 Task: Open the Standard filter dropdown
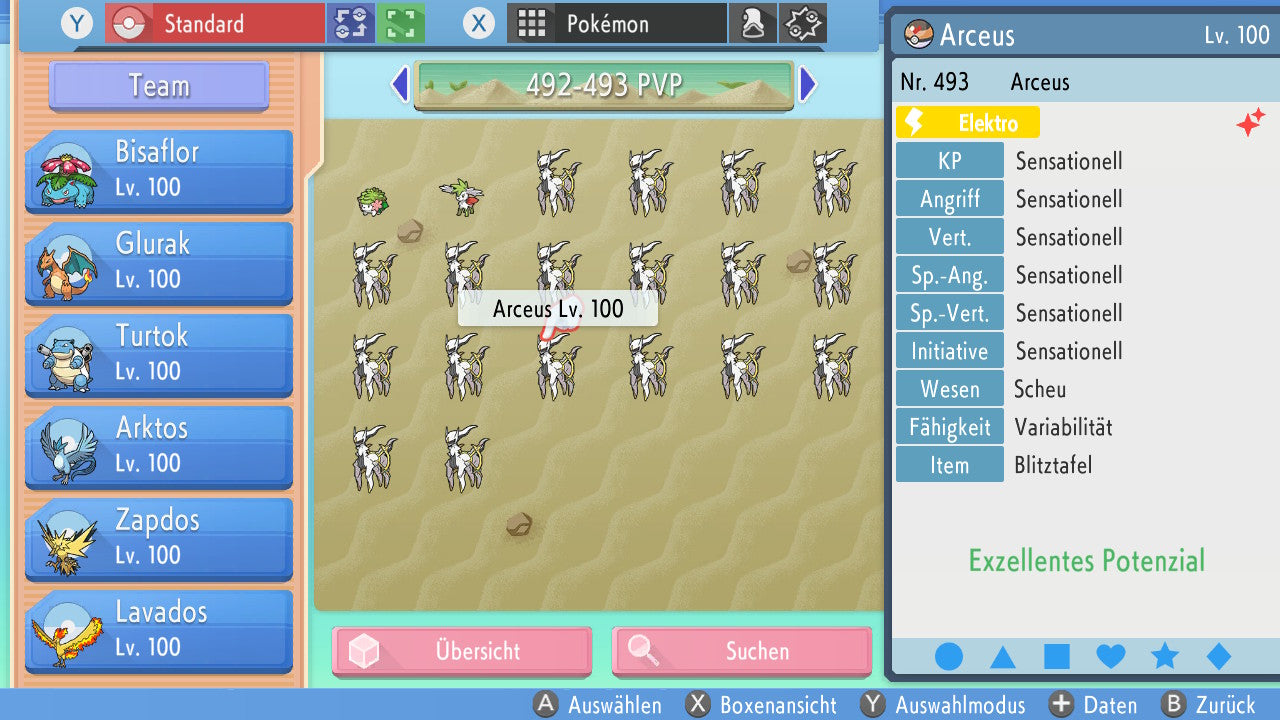[213, 23]
